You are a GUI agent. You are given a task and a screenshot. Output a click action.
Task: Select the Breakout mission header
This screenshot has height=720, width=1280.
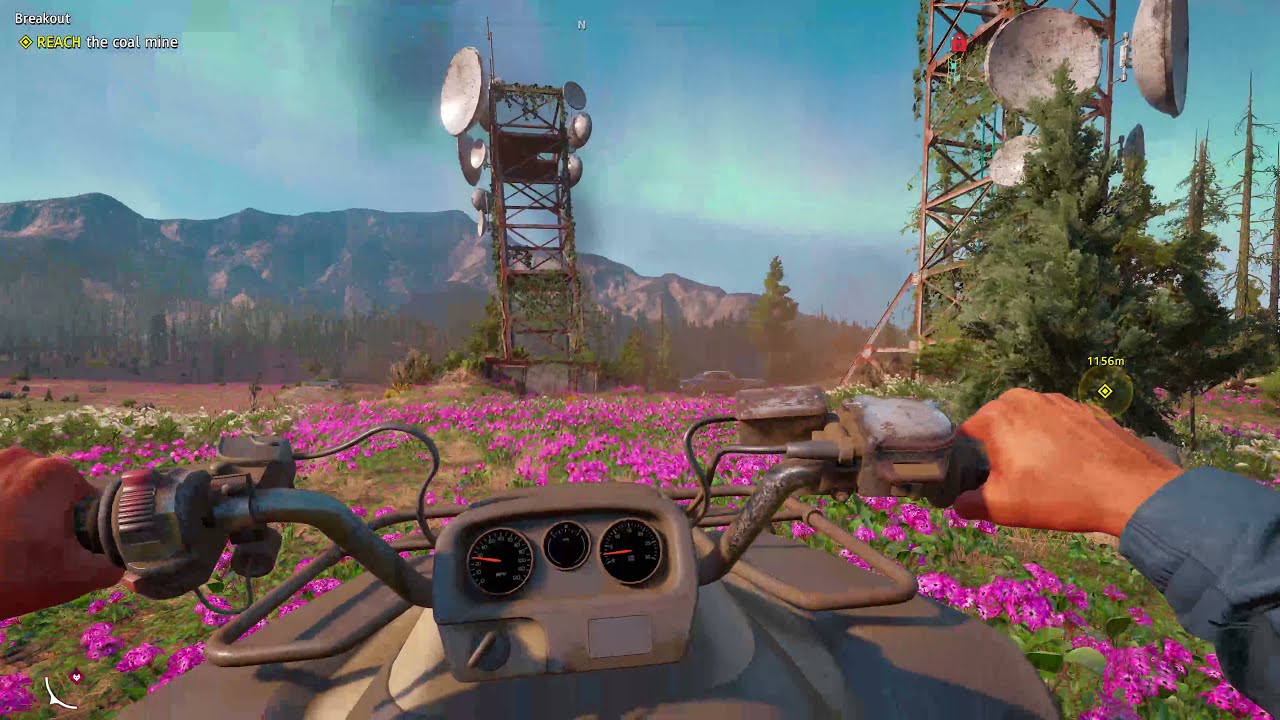pos(42,17)
